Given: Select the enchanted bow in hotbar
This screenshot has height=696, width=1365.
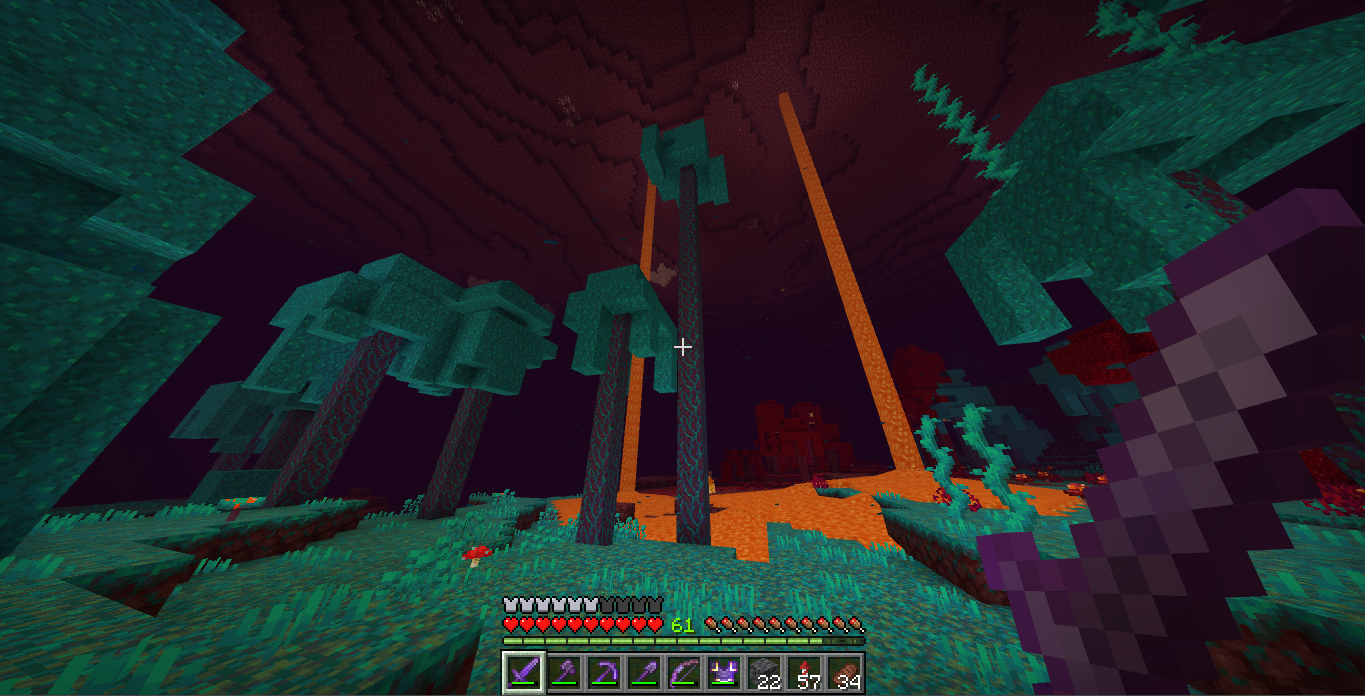Looking at the screenshot, I should (683, 672).
